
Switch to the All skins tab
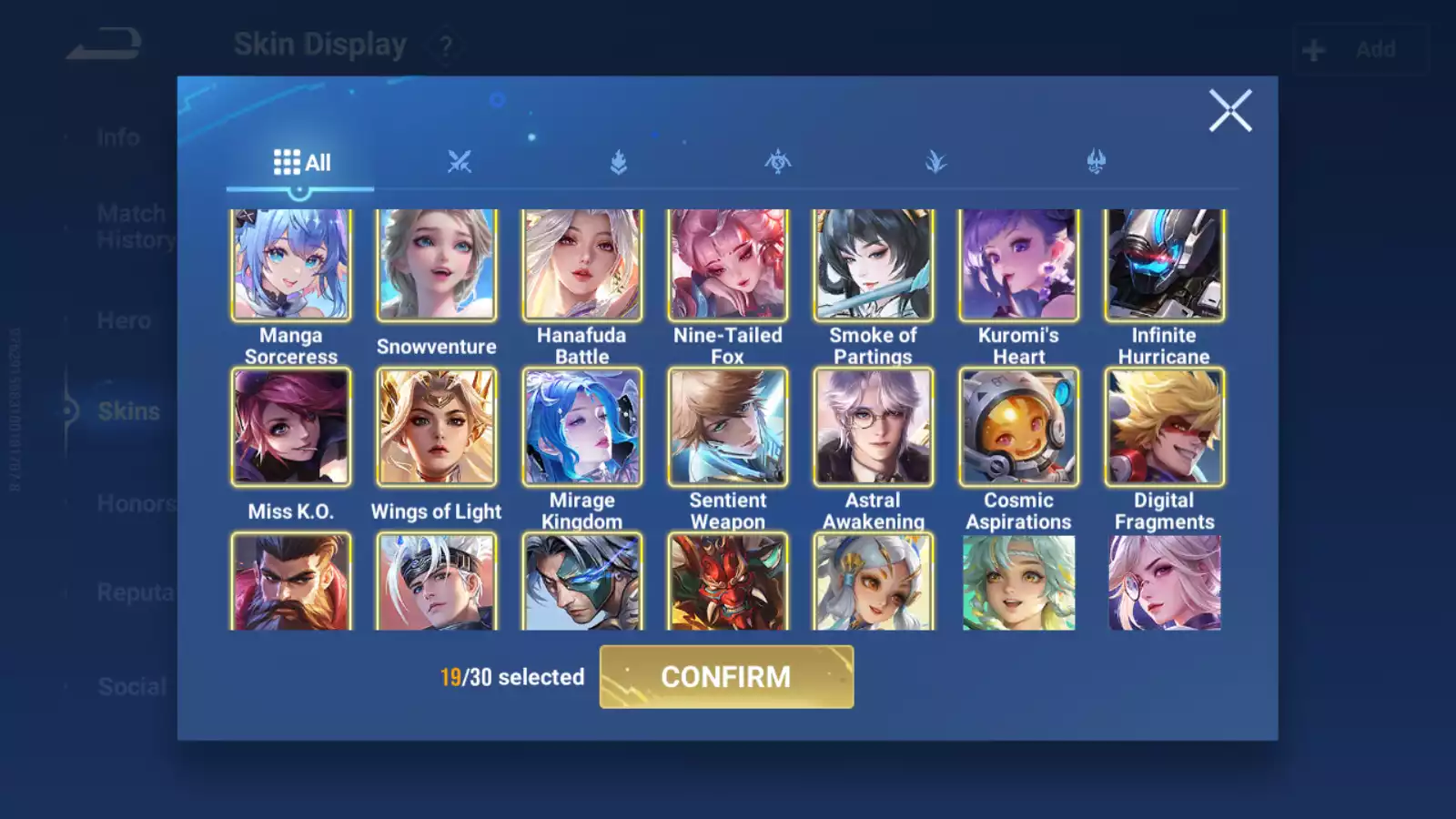(x=301, y=163)
